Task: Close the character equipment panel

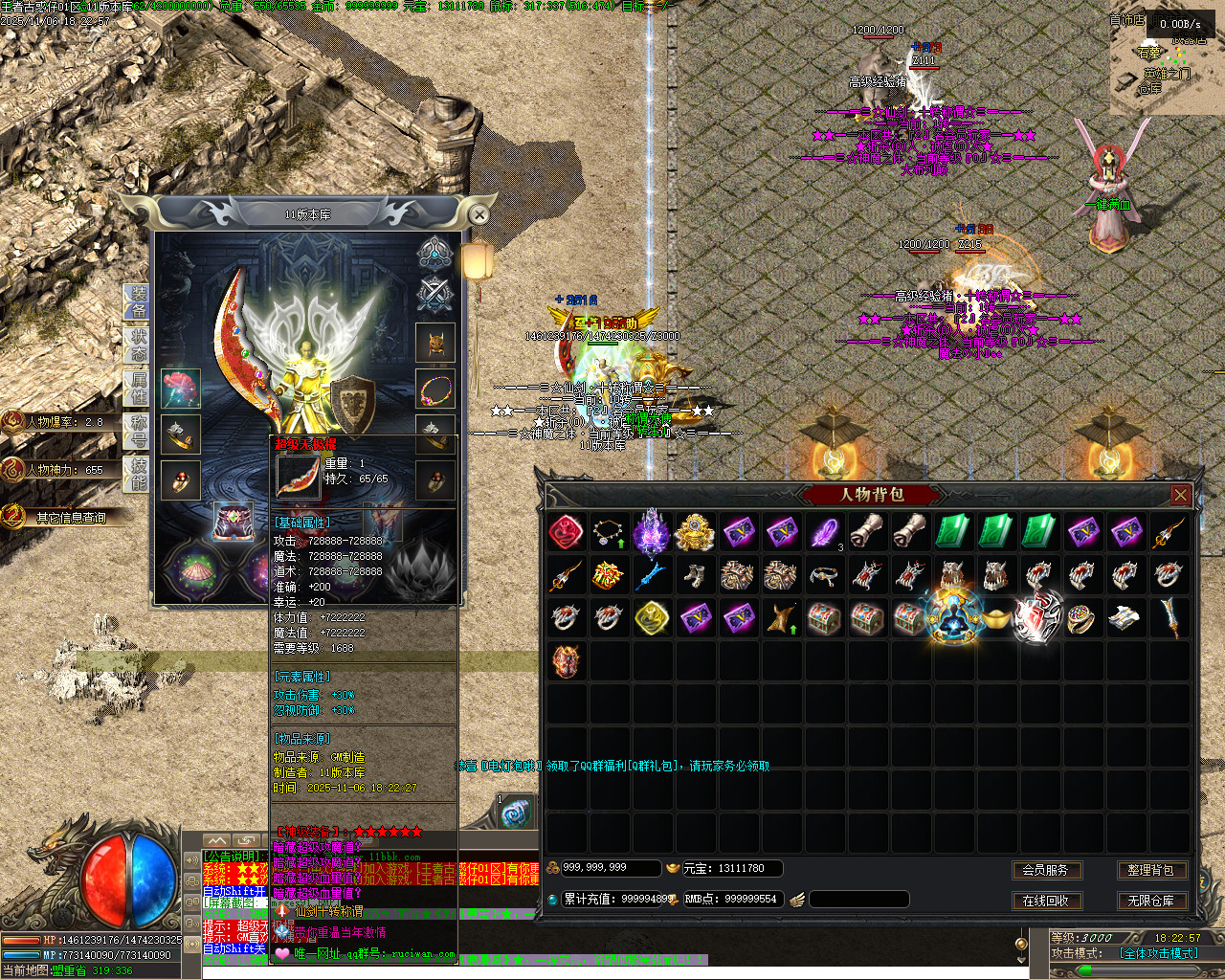Action: 479,215
